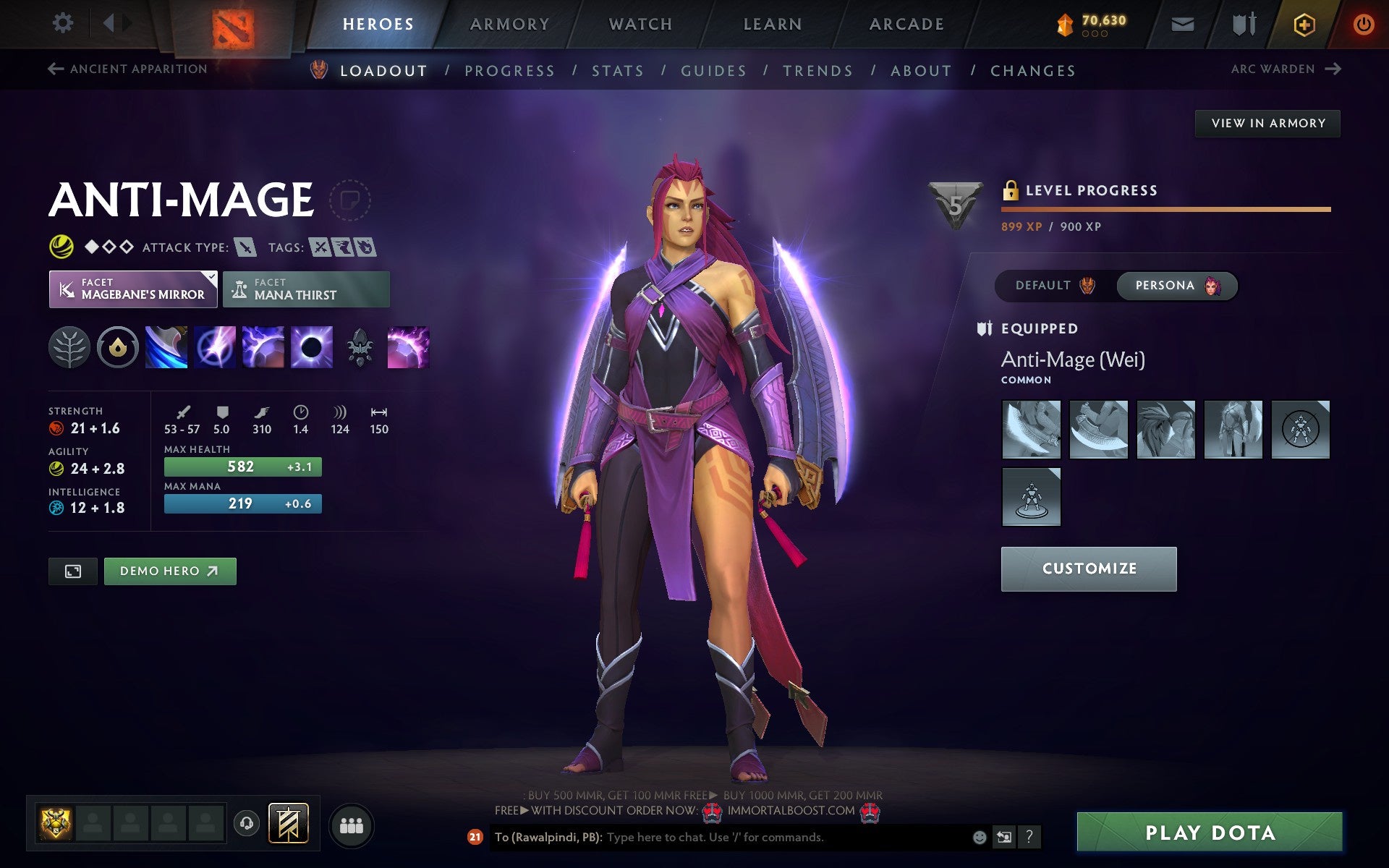Expand the Magebane's Mirror facet dropdown

click(x=210, y=276)
